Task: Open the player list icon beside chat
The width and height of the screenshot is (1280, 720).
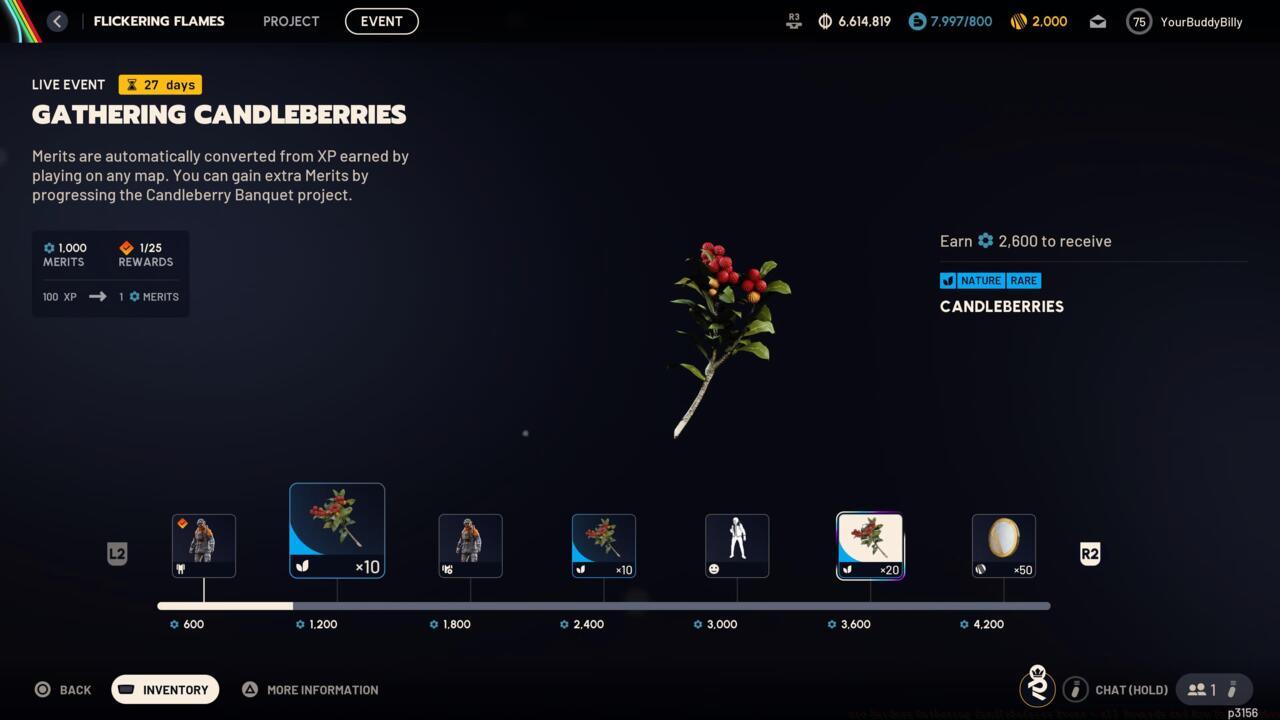Action: point(1197,689)
